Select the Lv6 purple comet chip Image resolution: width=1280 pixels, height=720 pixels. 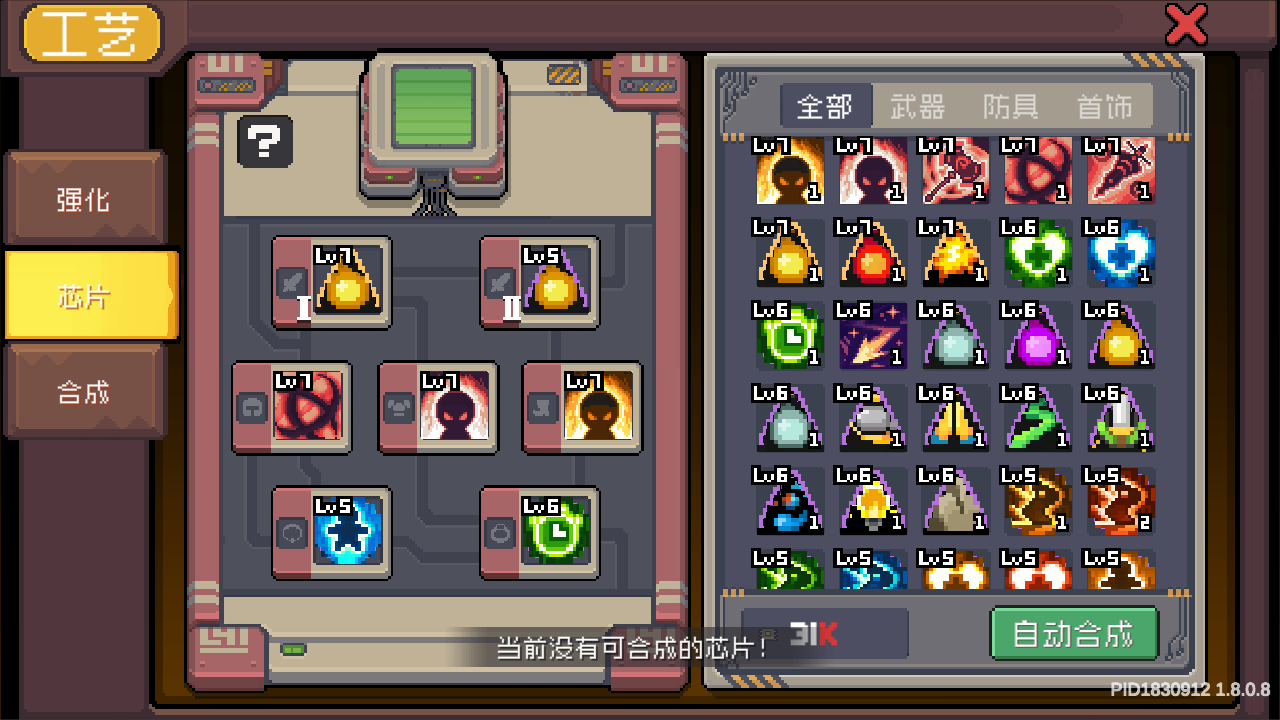coord(873,337)
